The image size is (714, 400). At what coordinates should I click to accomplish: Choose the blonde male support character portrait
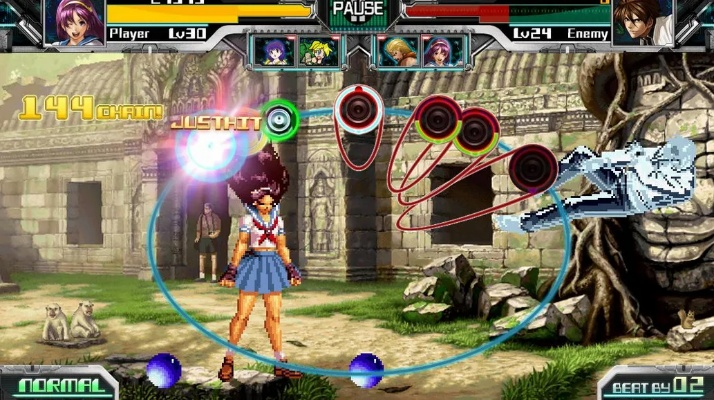point(397,51)
